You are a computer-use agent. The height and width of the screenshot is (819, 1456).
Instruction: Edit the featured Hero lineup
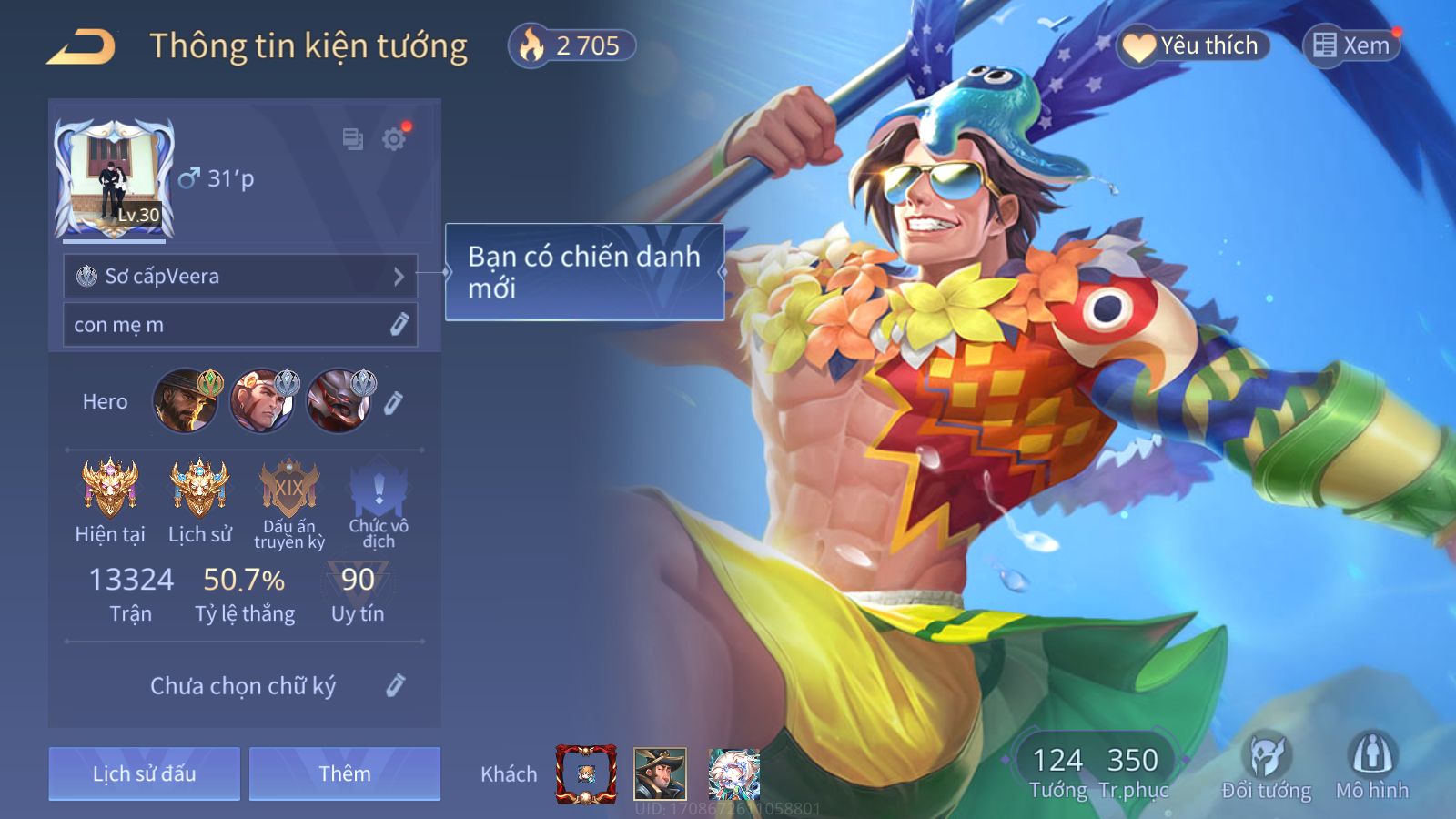(x=393, y=402)
